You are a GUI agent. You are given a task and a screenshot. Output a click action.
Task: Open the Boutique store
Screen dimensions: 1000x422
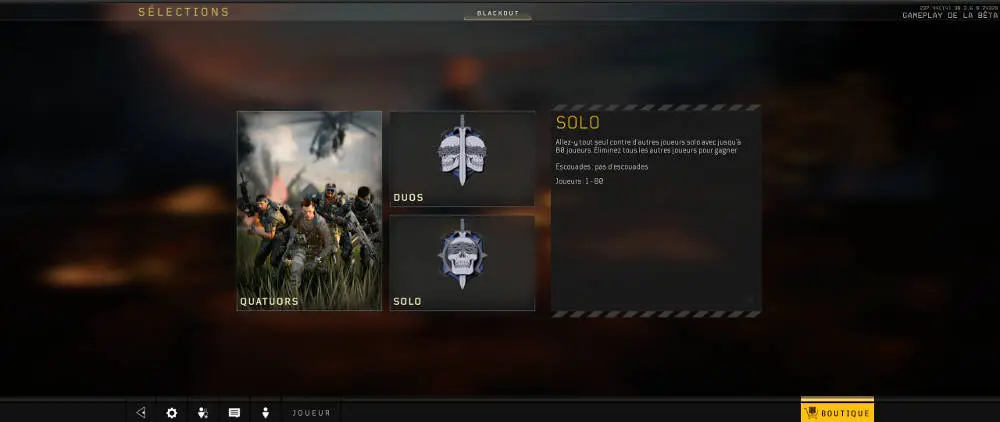tap(837, 412)
